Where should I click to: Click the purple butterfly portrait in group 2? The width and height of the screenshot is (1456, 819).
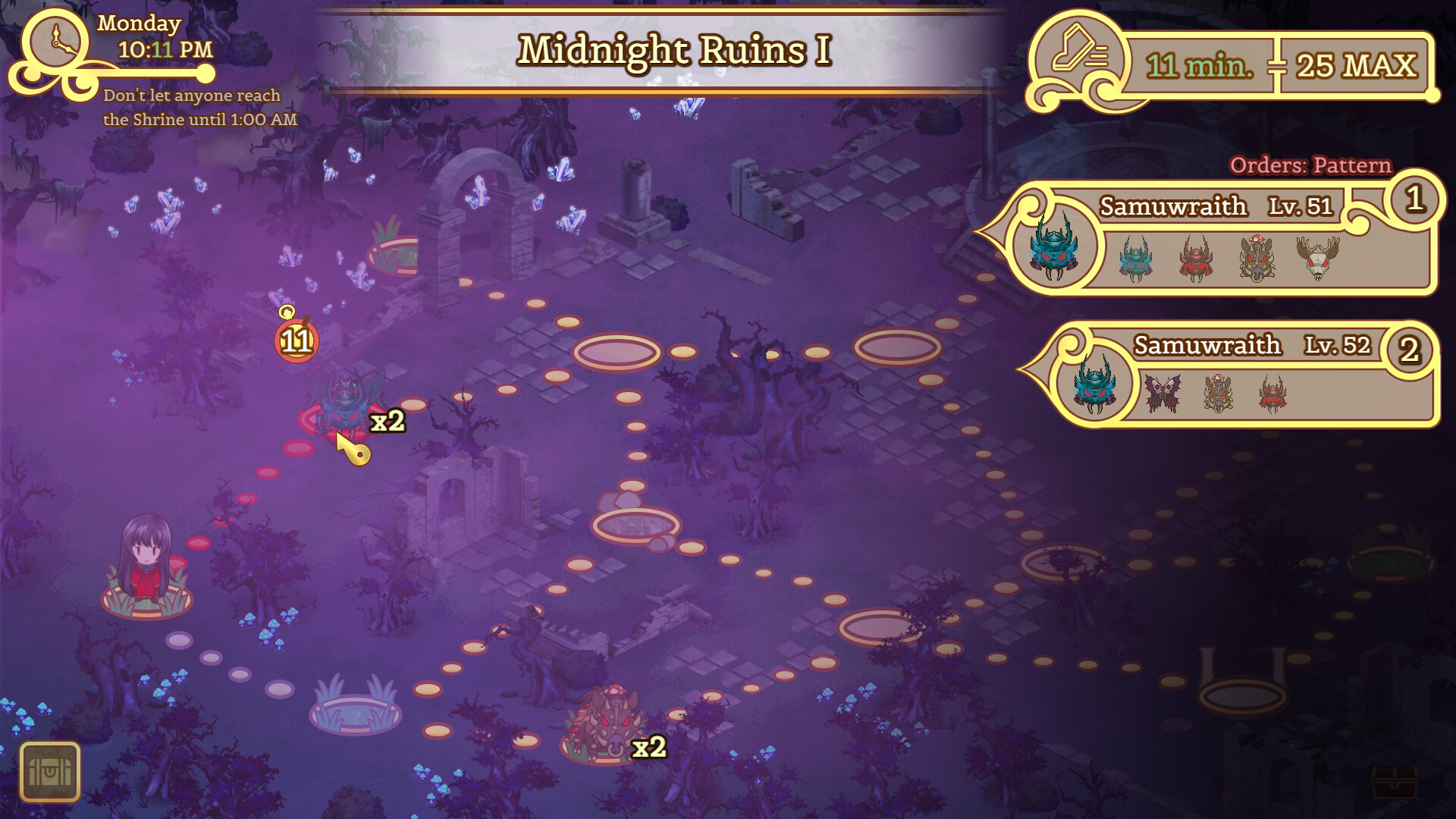(x=1163, y=394)
